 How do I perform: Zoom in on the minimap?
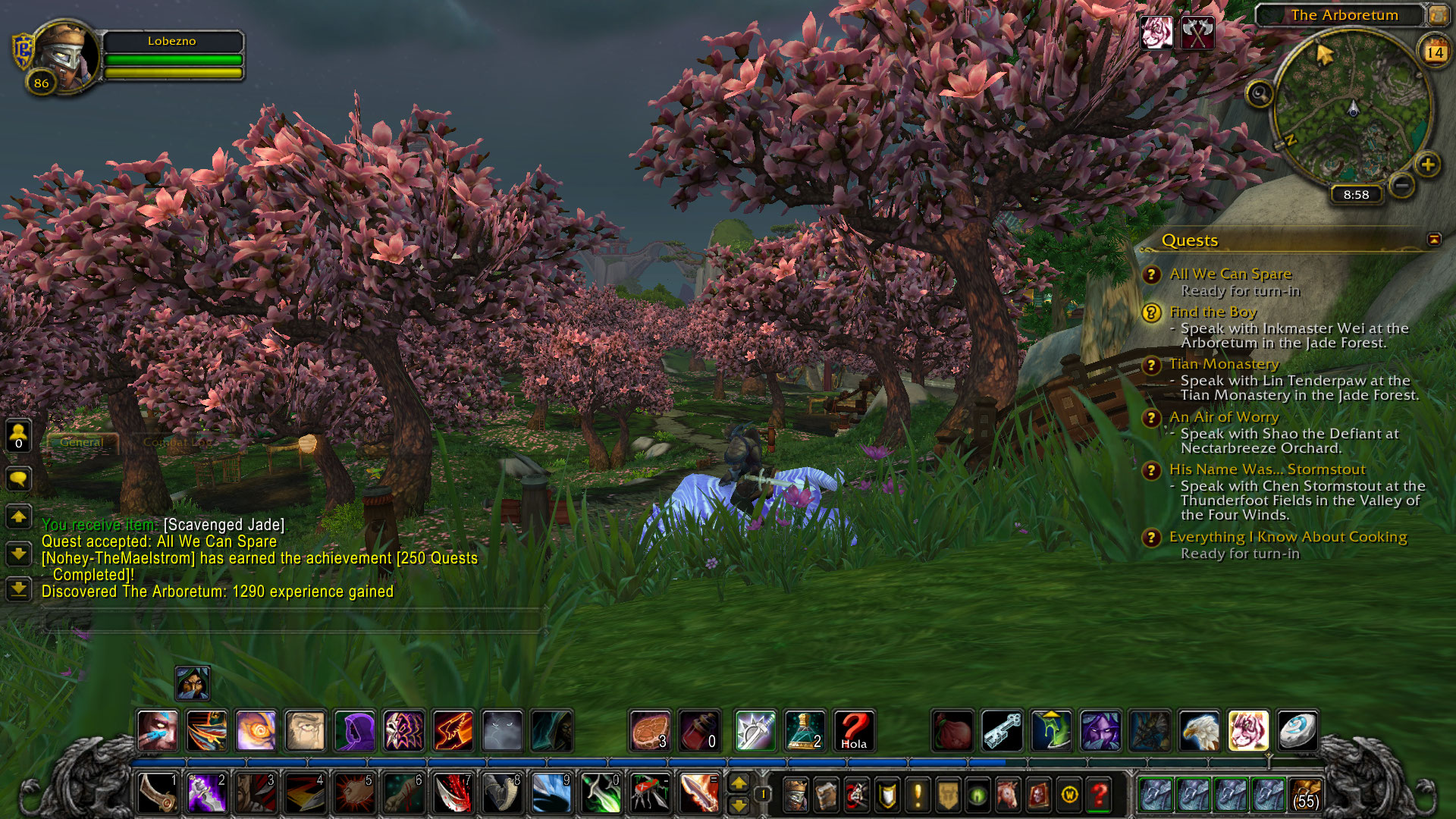[1428, 165]
